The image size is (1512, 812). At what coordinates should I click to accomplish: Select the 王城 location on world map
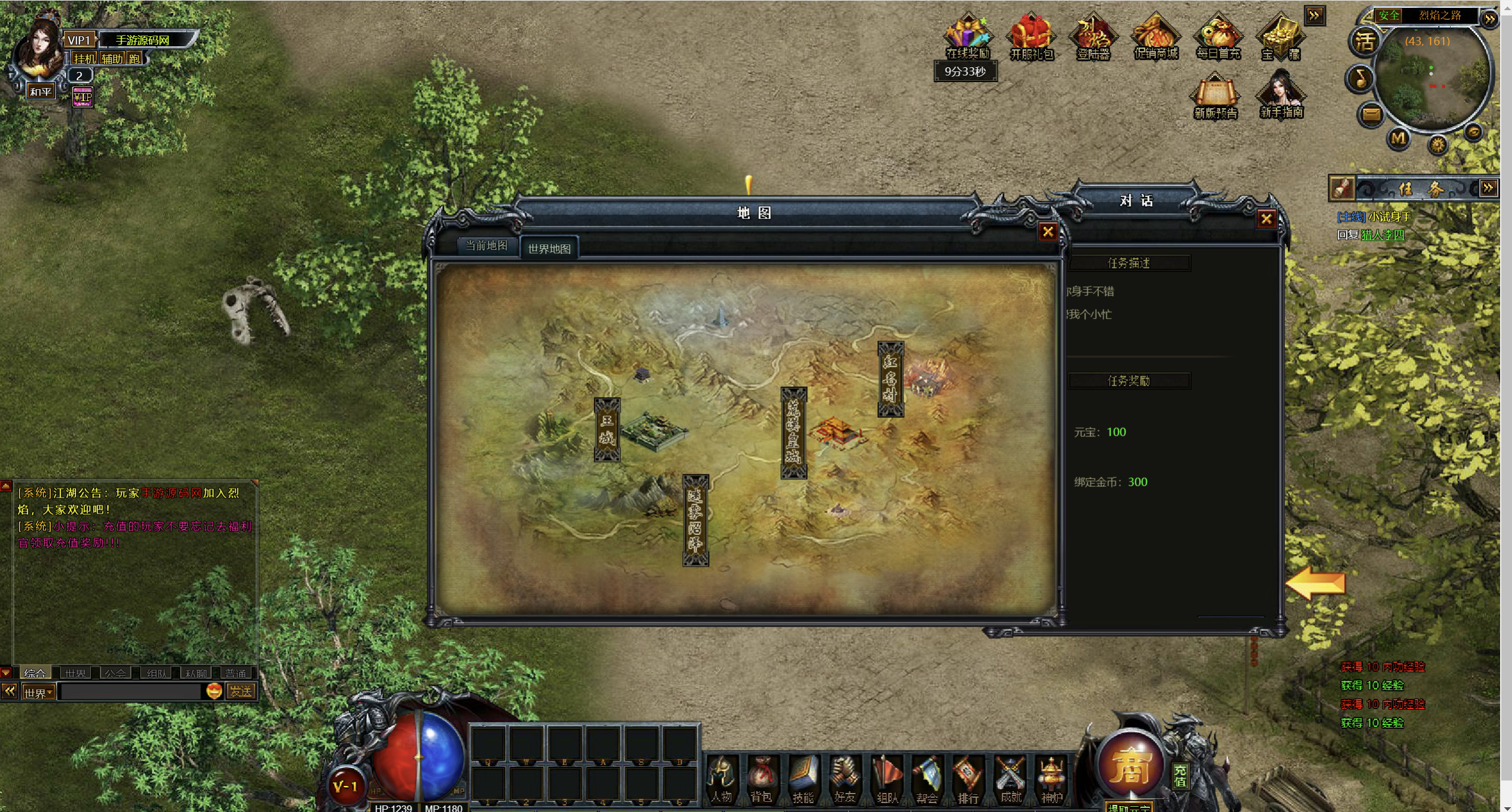[607, 430]
